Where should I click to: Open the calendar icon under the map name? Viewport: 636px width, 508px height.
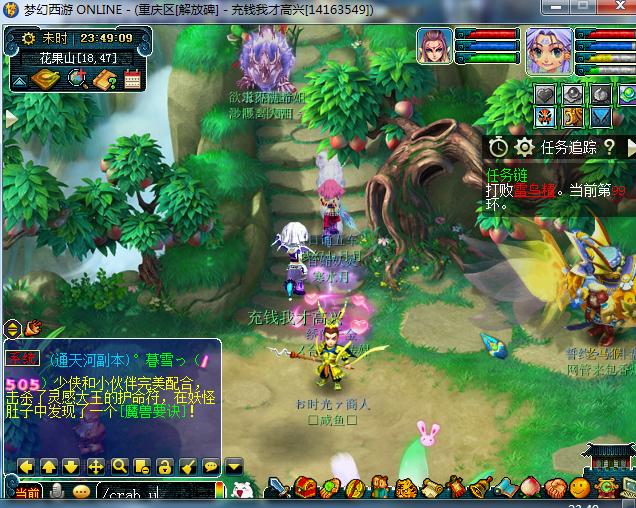(x=132, y=79)
